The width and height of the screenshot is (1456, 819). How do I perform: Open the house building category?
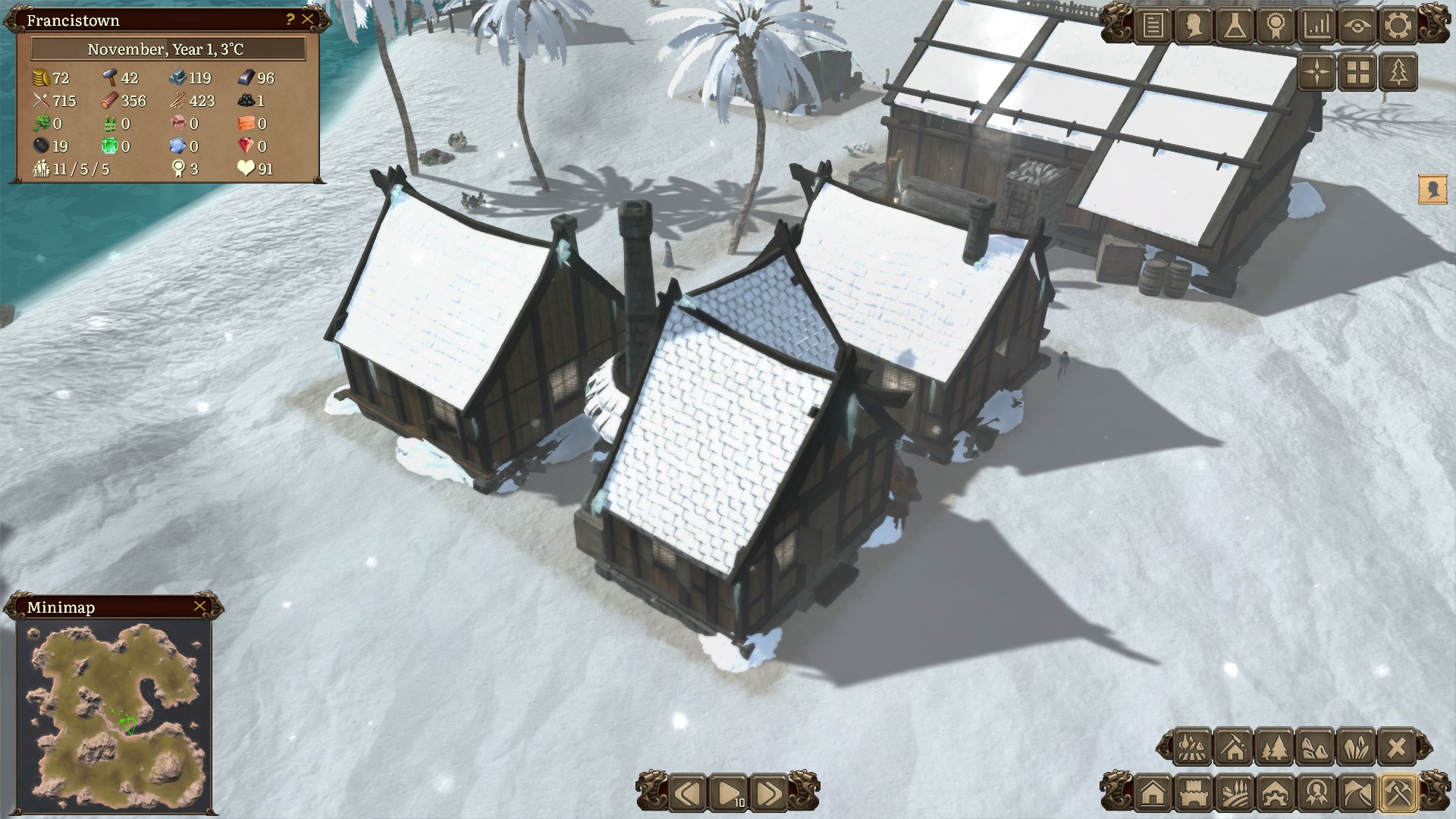coord(1153,793)
